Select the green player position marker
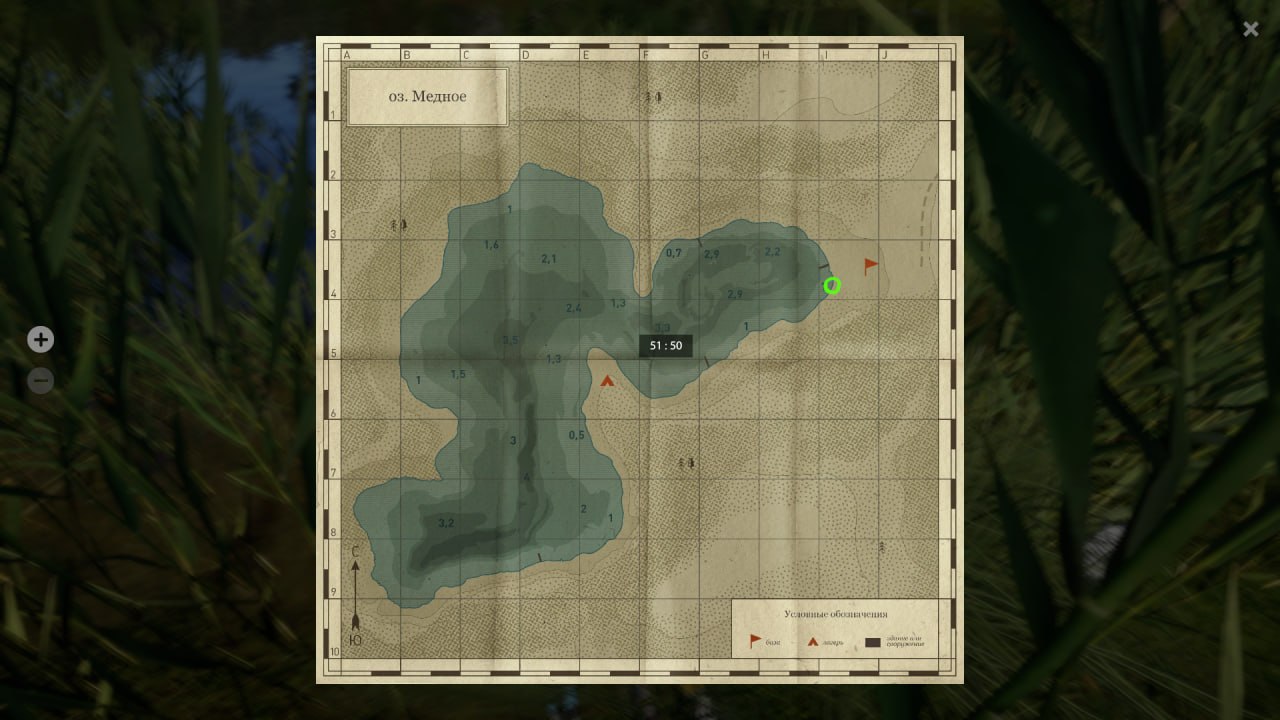The height and width of the screenshot is (720, 1280). point(832,286)
